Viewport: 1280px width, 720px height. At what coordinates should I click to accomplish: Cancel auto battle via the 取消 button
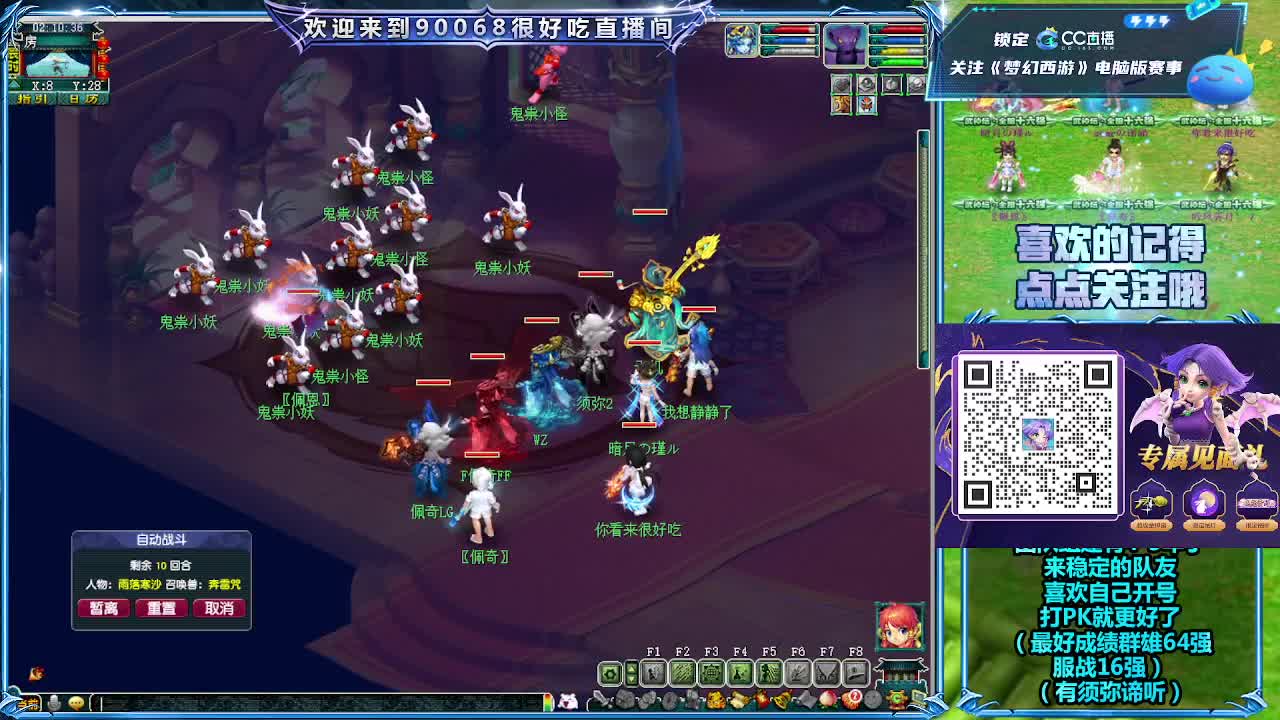(219, 608)
